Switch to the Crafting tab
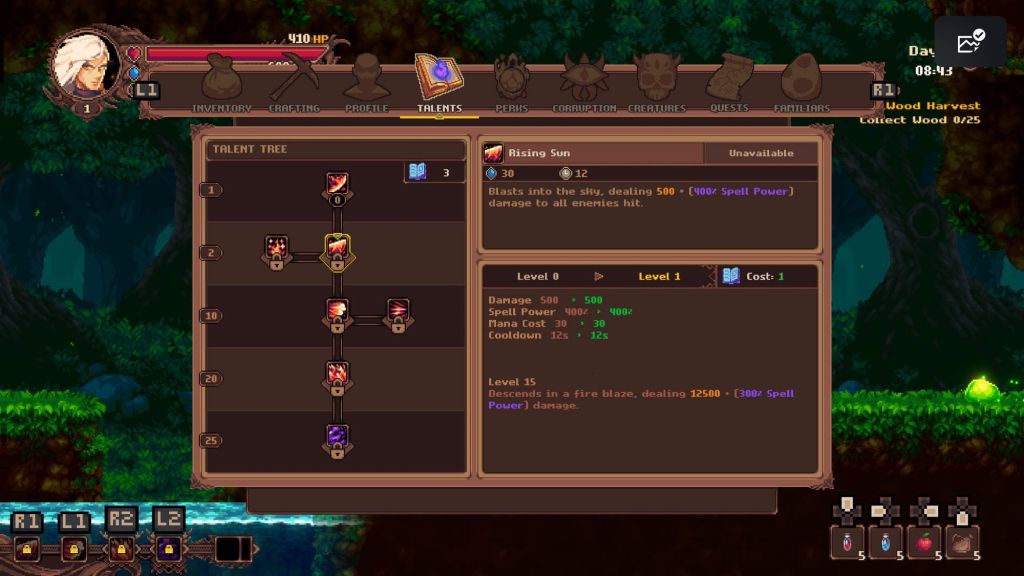The height and width of the screenshot is (576, 1024). pyautogui.click(x=294, y=85)
